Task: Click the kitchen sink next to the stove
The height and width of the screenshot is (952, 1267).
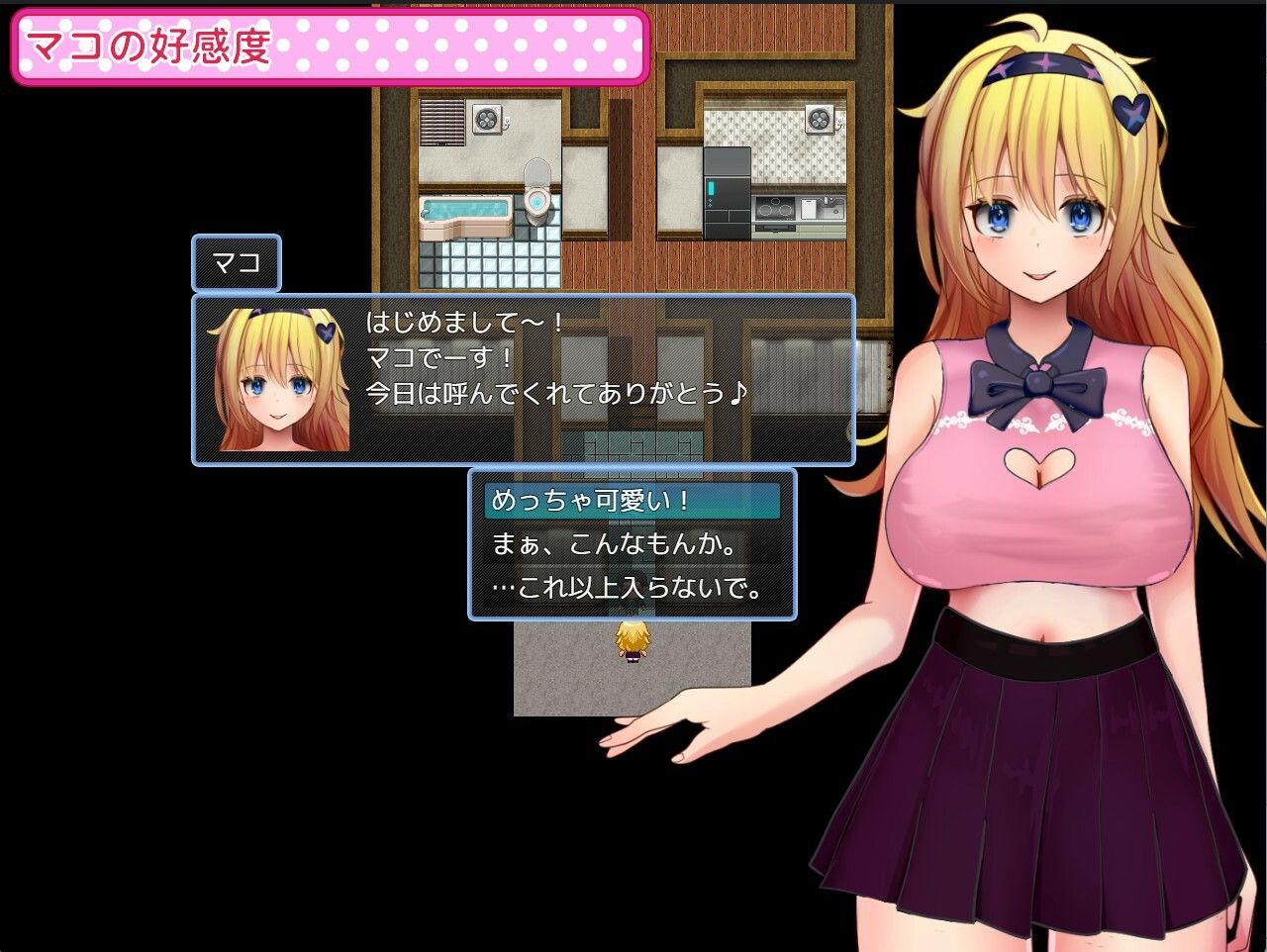Action: click(831, 207)
